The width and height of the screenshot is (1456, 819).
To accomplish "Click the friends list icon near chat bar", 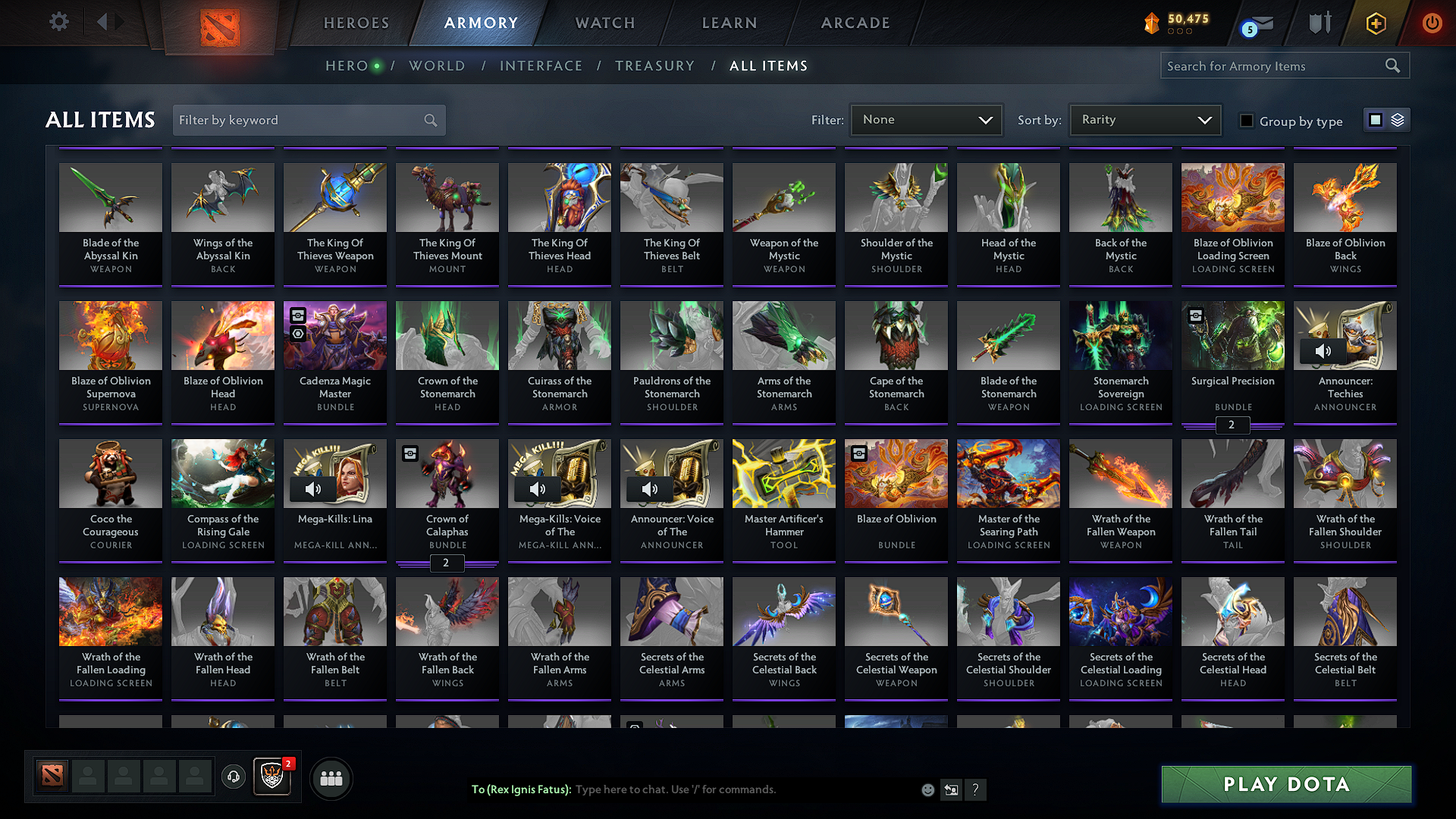I will (x=331, y=777).
